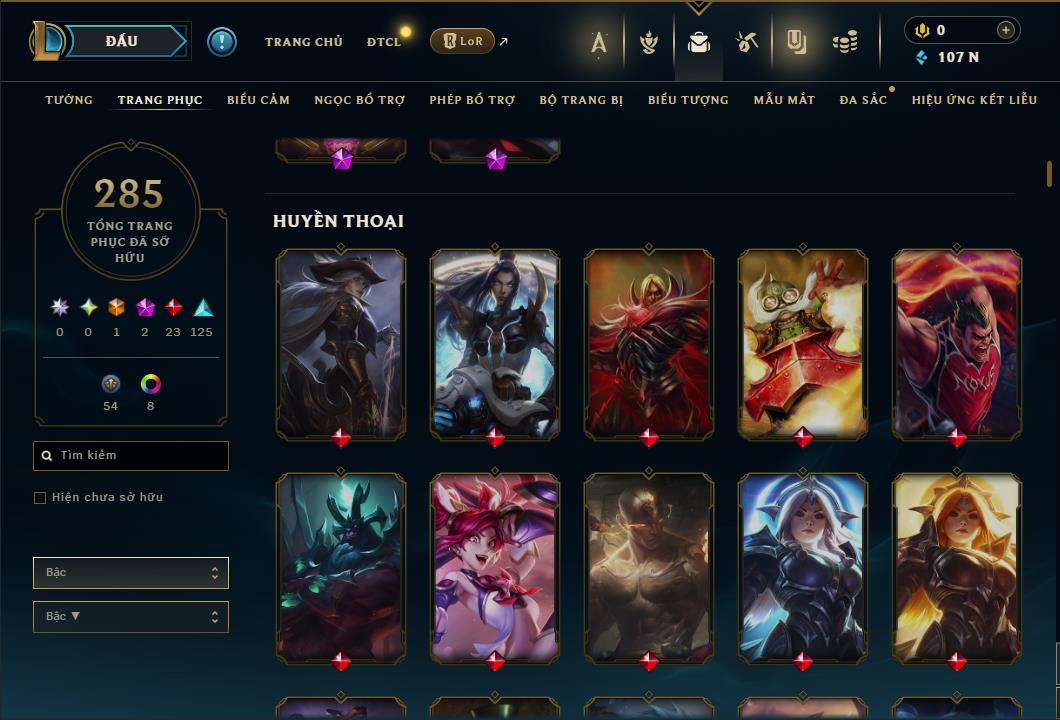This screenshot has height=720, width=1060.
Task: Switch to the MẪU MẮT tab
Action: (784, 100)
